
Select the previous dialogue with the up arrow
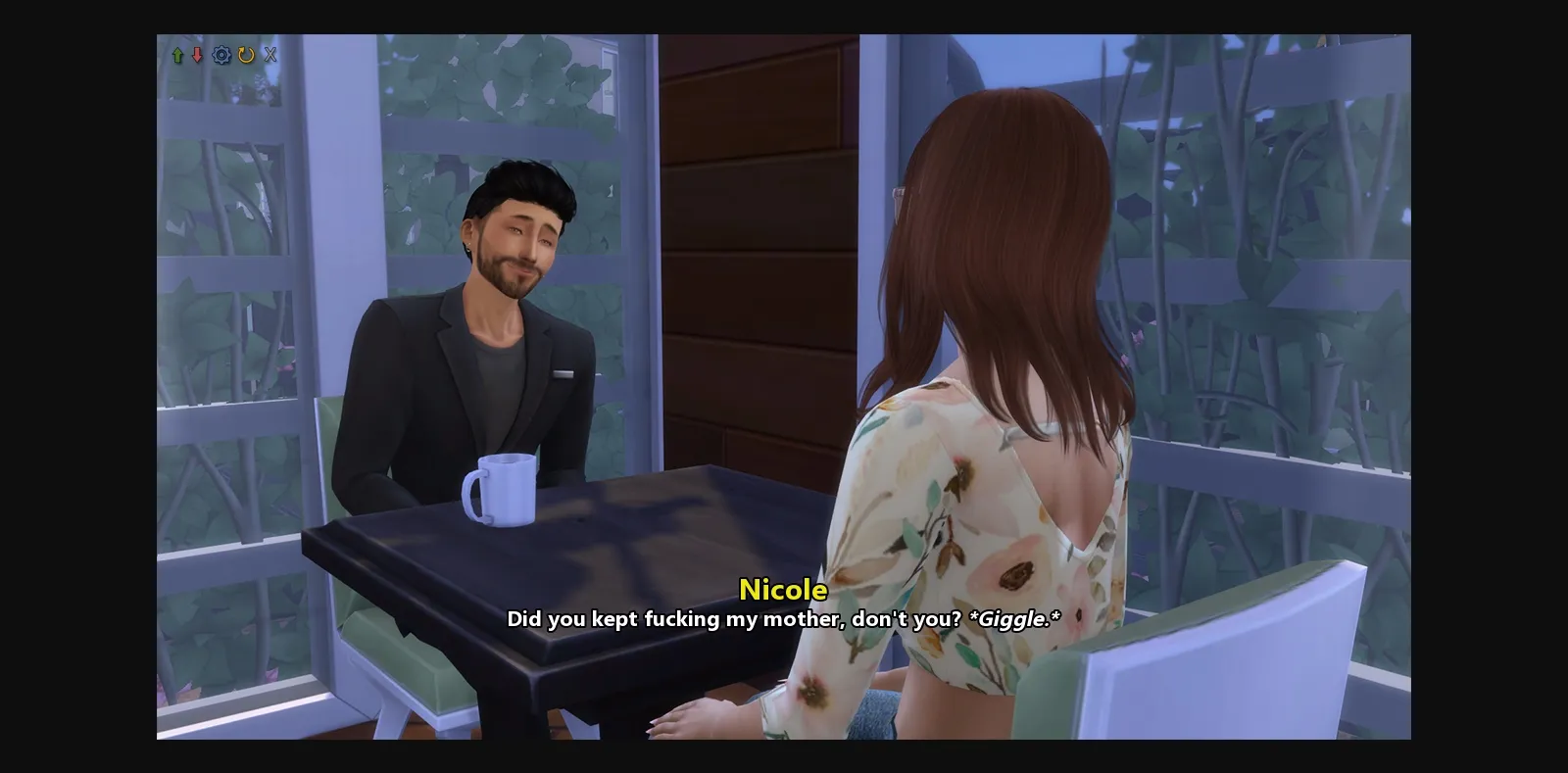[177, 55]
